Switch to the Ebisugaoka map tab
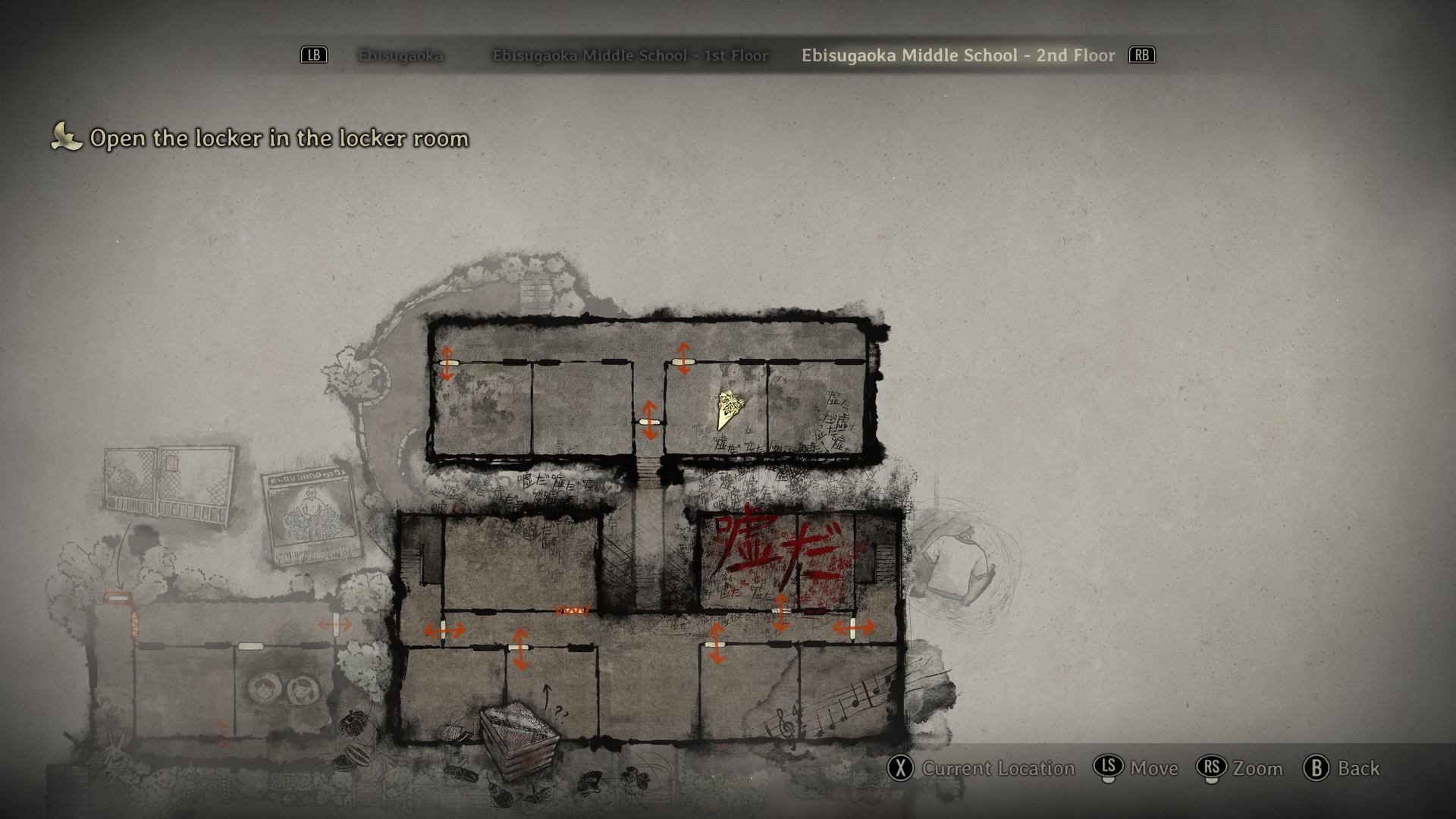Image resolution: width=1456 pixels, height=819 pixels. click(x=400, y=55)
